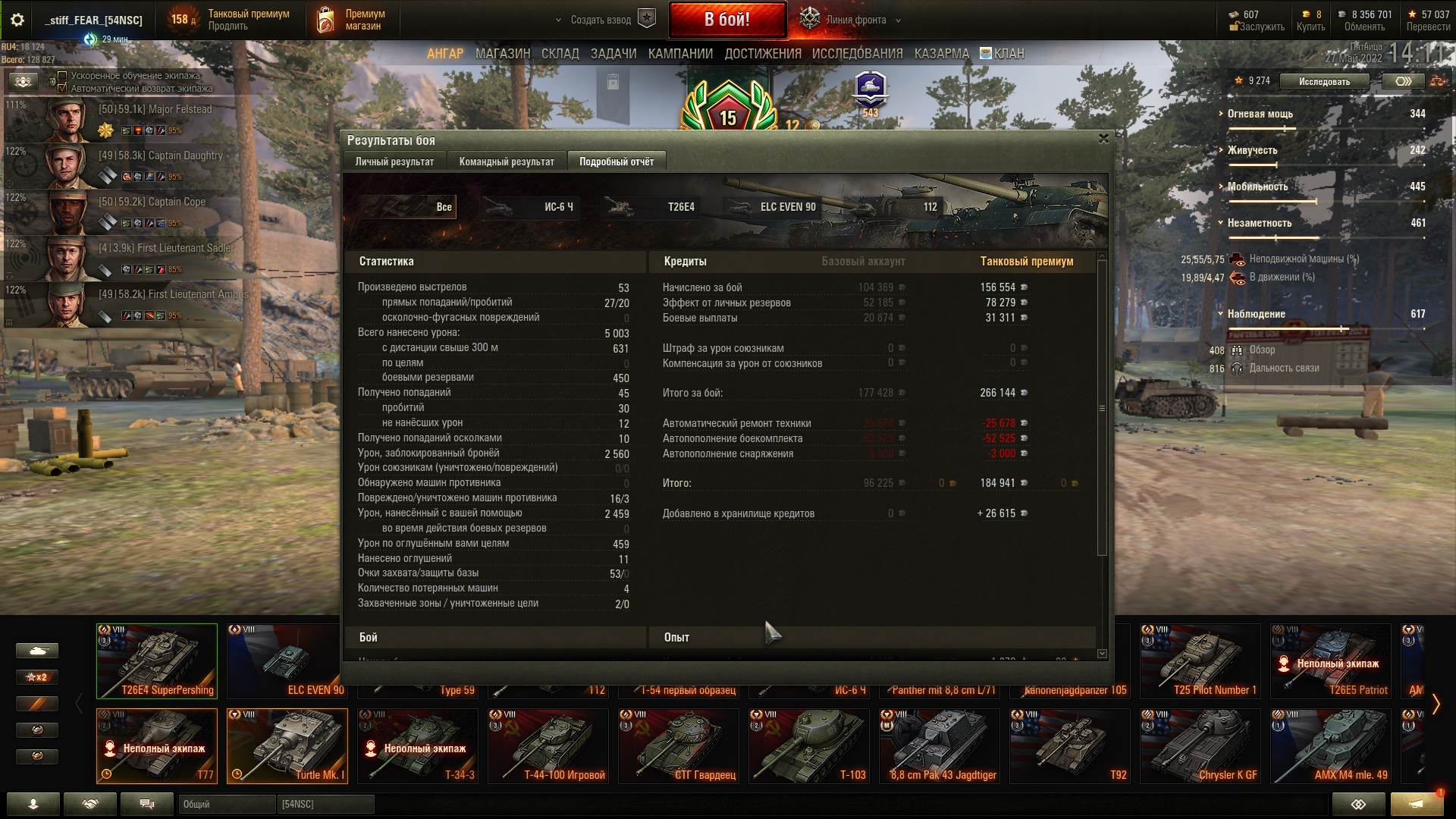The image size is (1456, 819).
Task: Pick the T-103 tank from carousel
Action: click(x=808, y=745)
